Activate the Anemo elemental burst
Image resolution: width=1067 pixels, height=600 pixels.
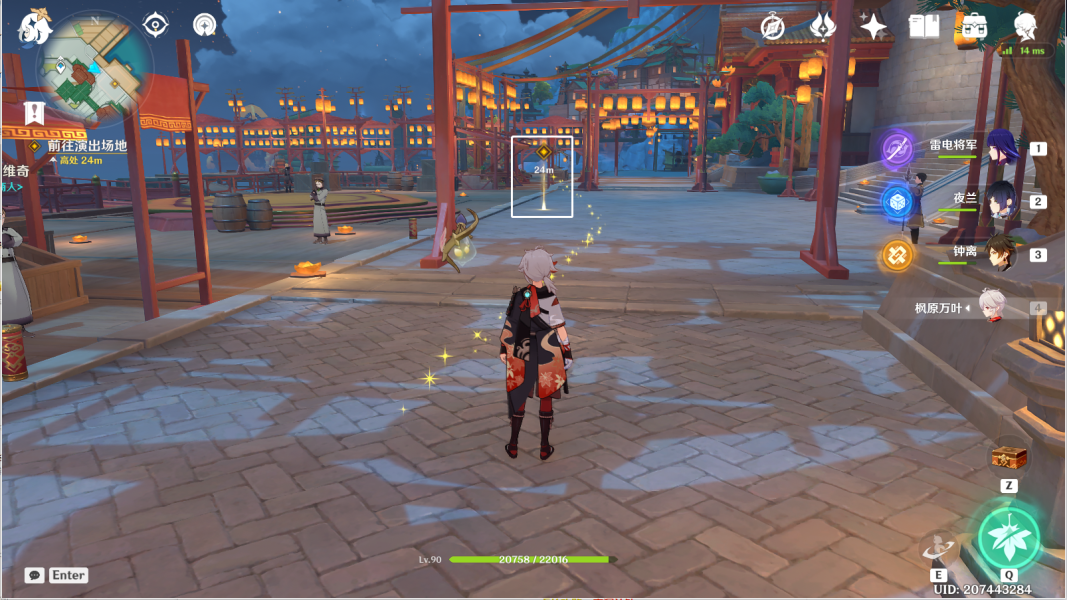coord(1008,538)
